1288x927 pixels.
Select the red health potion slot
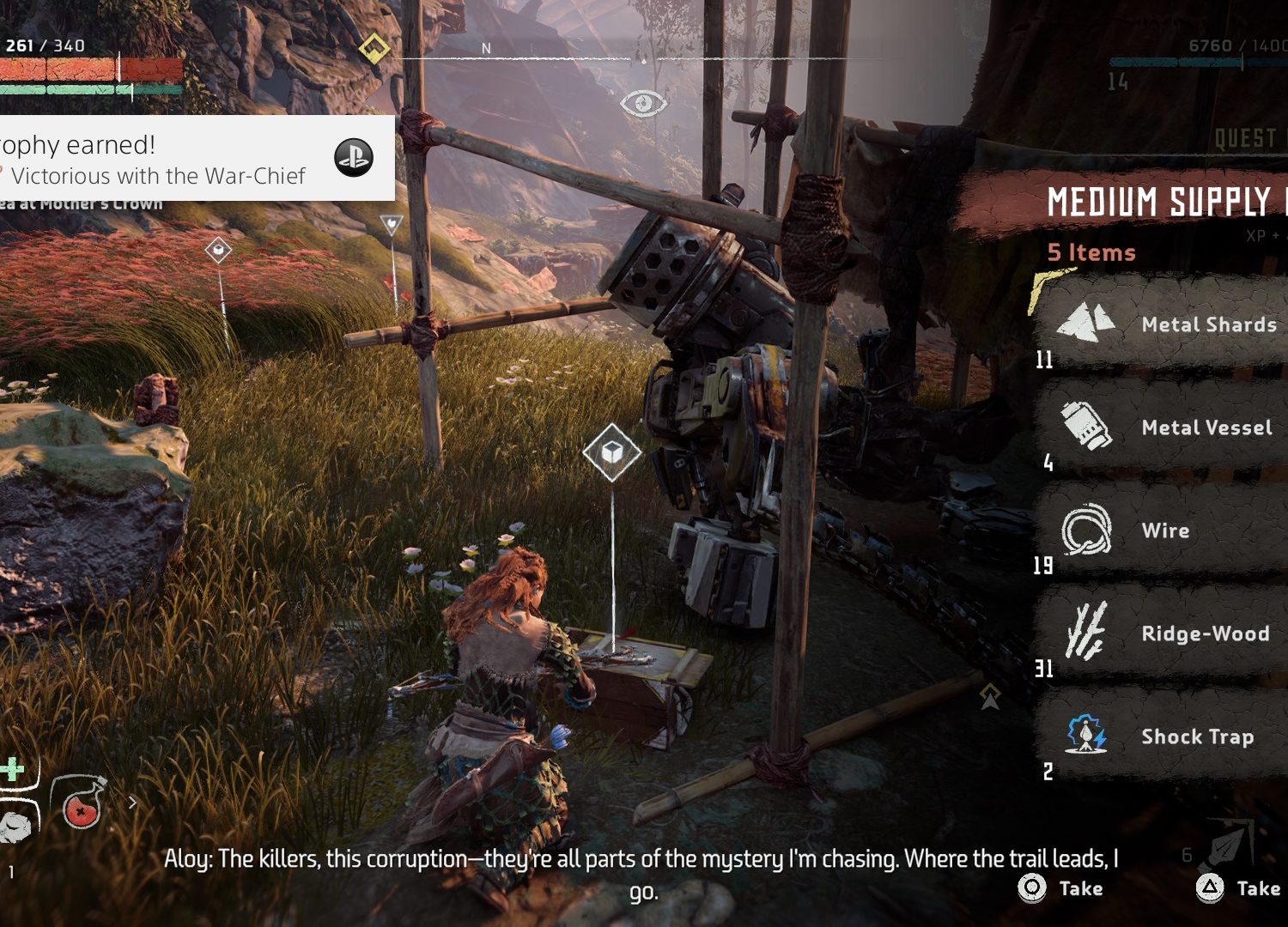click(80, 803)
